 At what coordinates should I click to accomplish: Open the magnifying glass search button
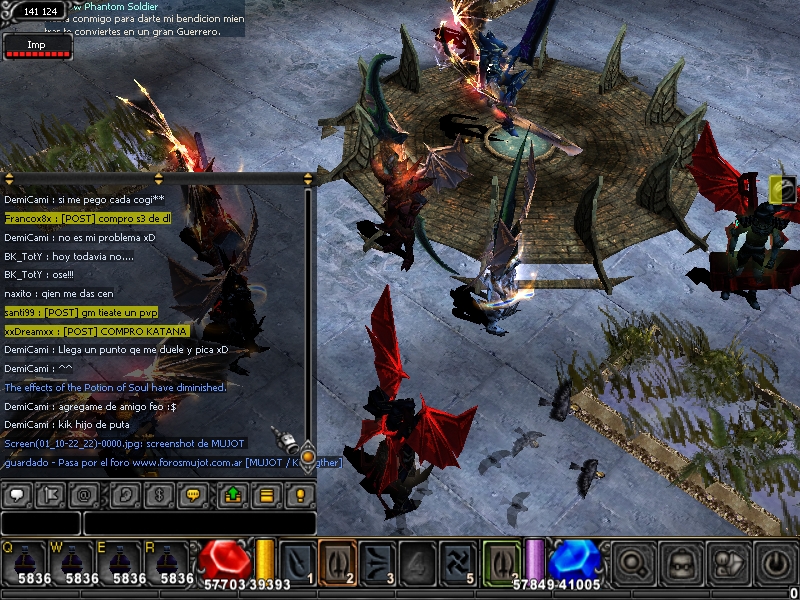coord(631,562)
